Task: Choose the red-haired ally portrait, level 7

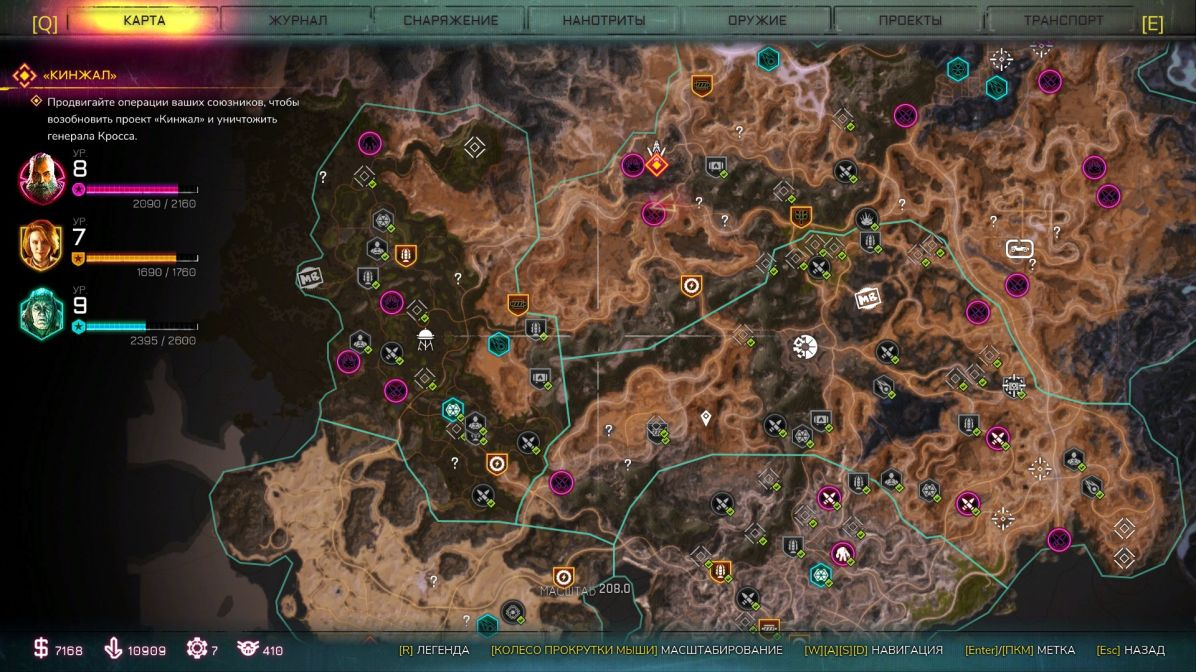Action: 42,246
